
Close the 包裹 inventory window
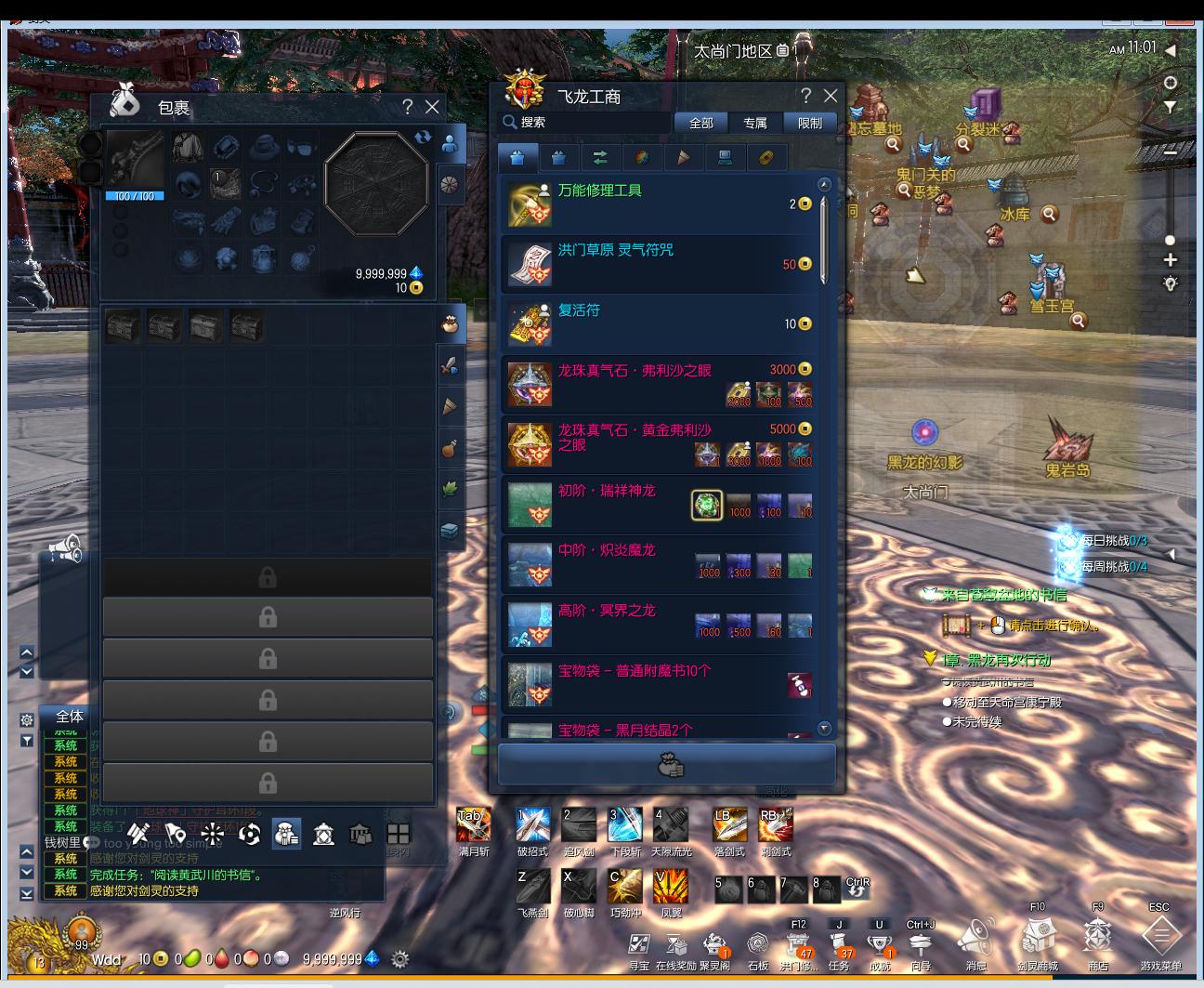(x=432, y=107)
